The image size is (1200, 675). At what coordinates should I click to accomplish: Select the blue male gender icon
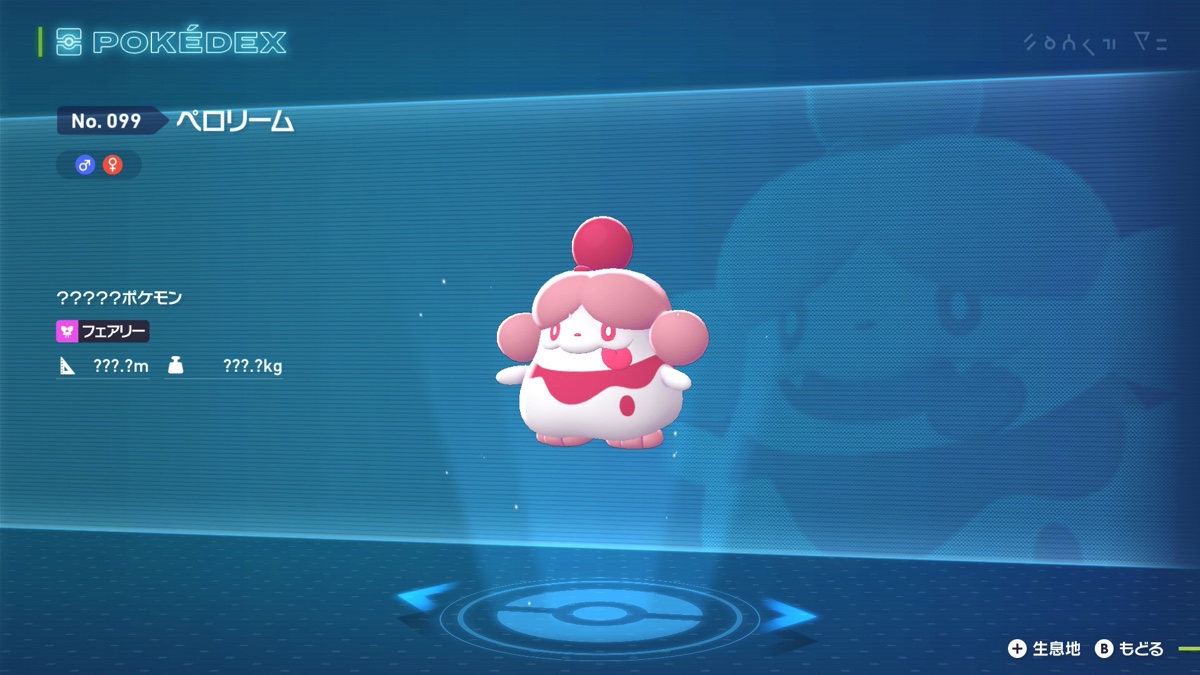coord(85,165)
